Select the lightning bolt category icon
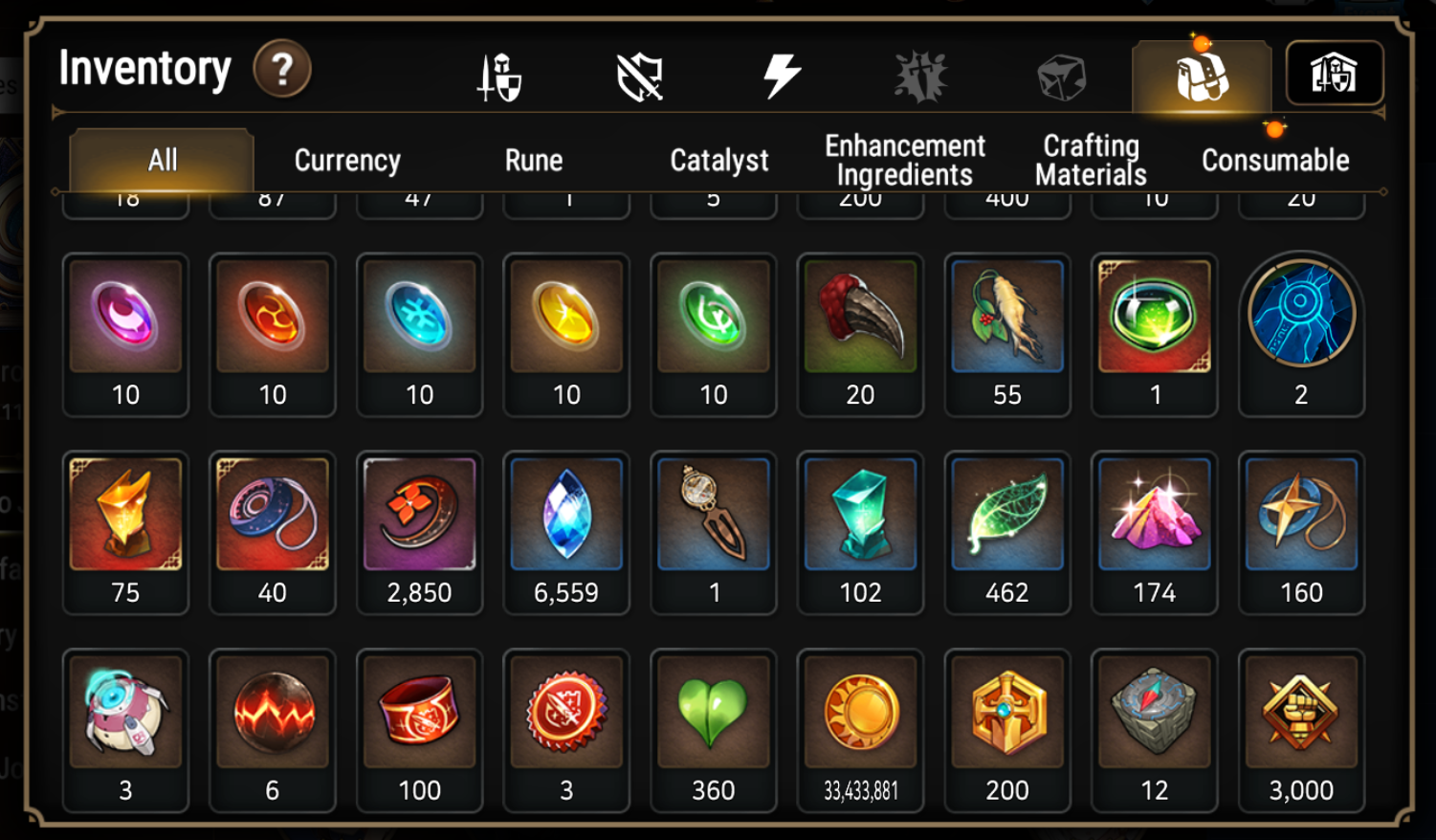1436x840 pixels. point(783,73)
